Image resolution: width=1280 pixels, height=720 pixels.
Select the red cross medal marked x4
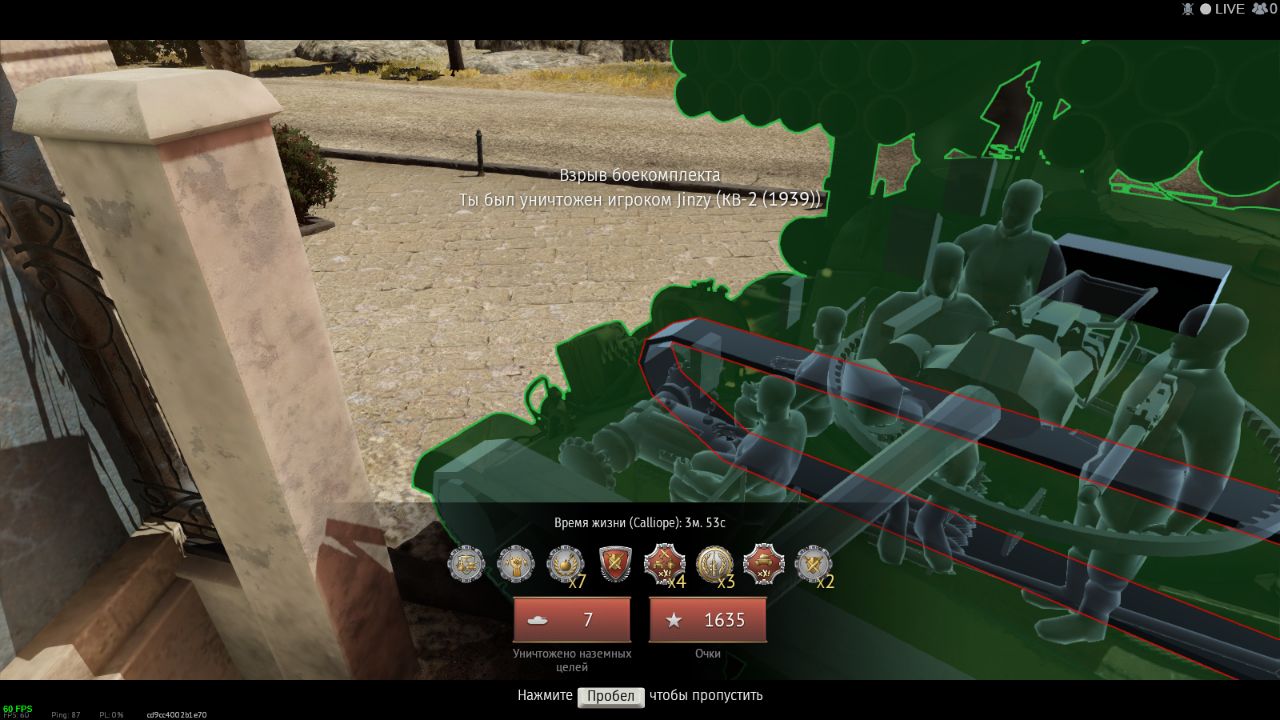(x=663, y=564)
